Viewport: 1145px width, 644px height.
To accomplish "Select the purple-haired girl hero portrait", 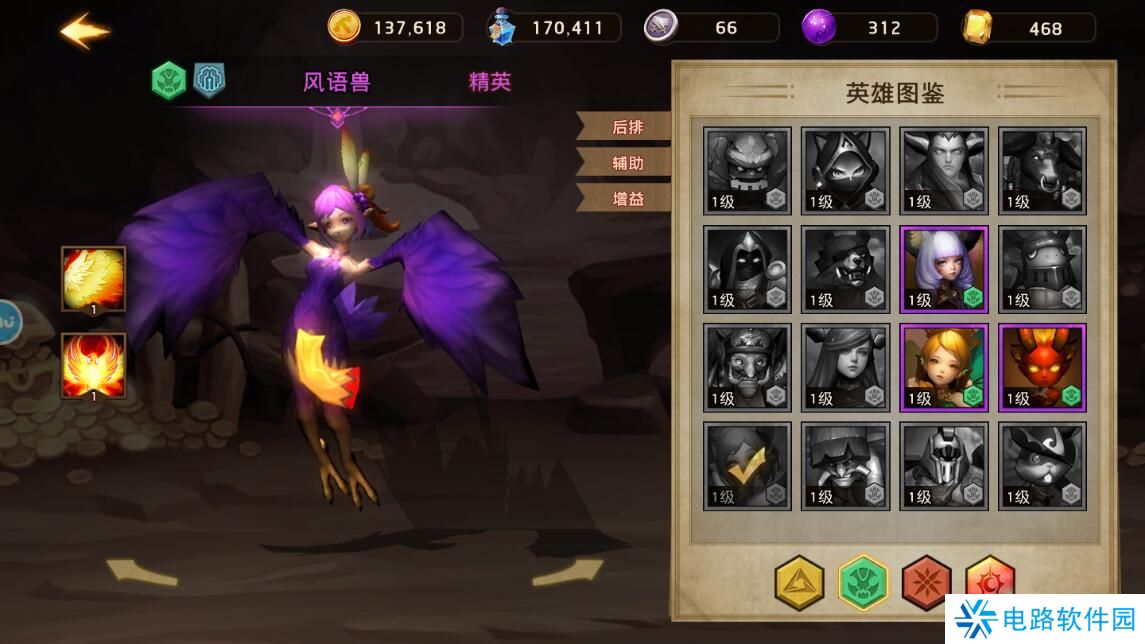I will [944, 269].
